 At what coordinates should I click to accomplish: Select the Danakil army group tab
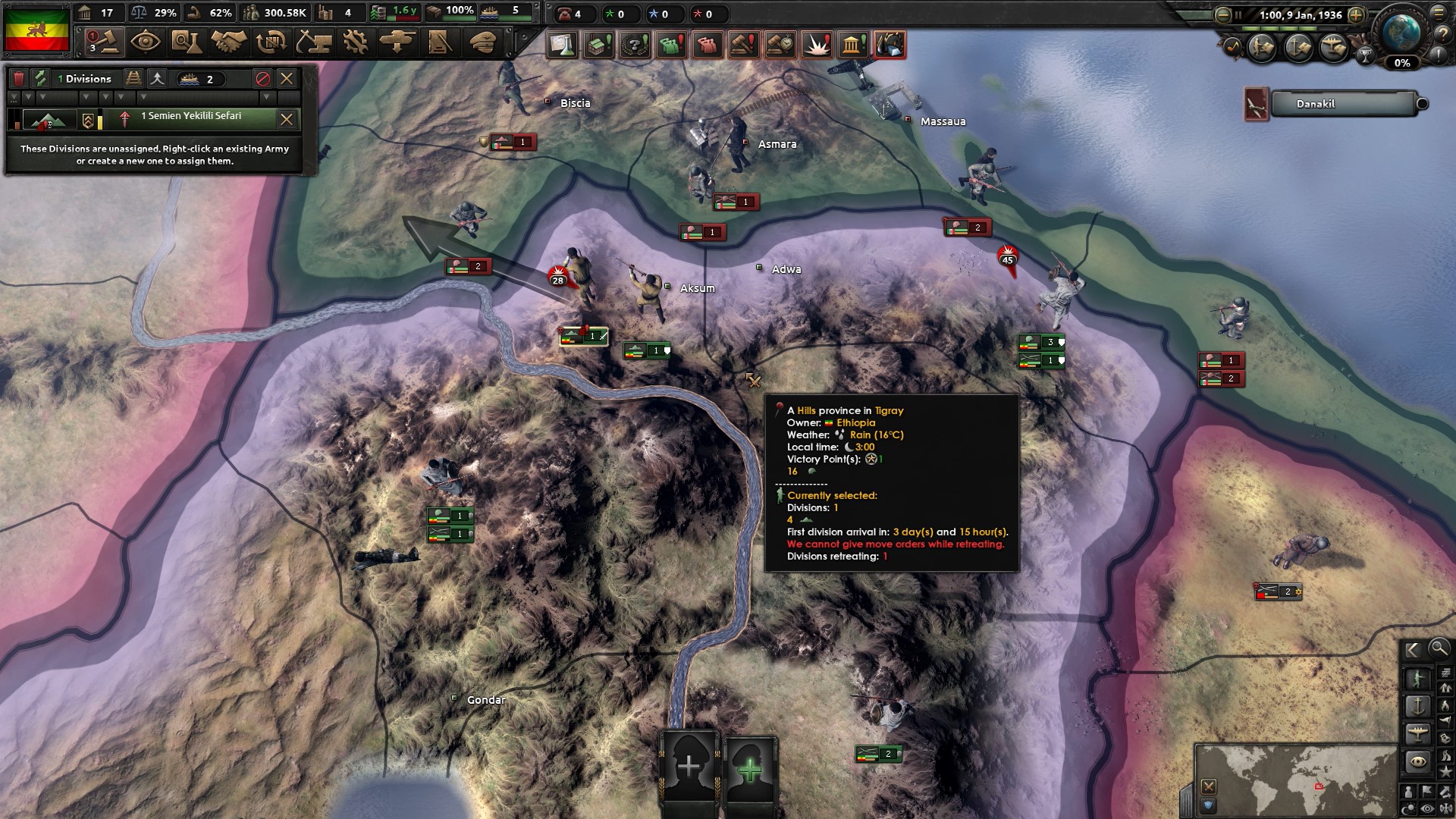[x=1342, y=104]
